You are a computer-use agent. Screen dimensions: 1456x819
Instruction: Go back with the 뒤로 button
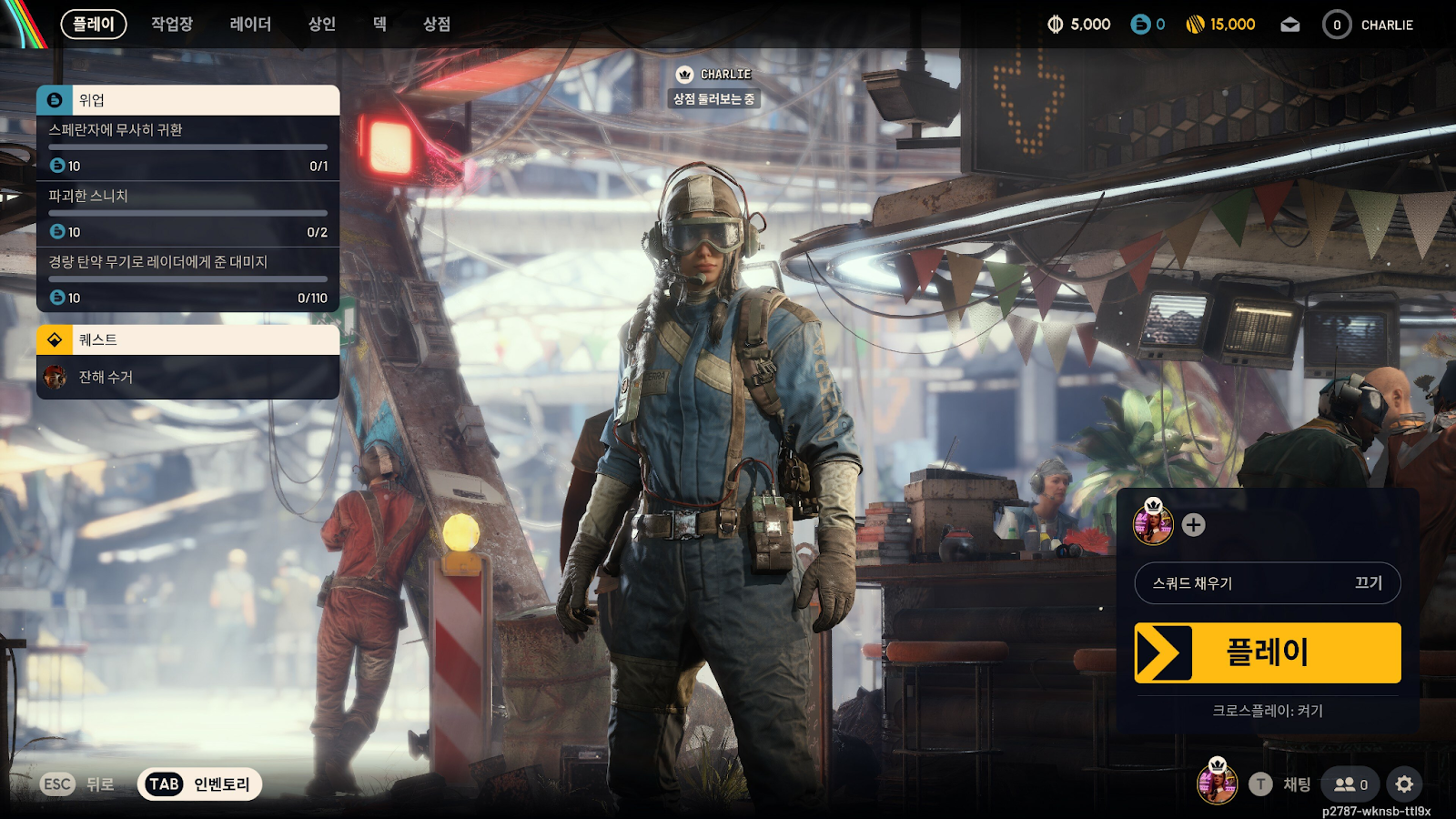78,784
